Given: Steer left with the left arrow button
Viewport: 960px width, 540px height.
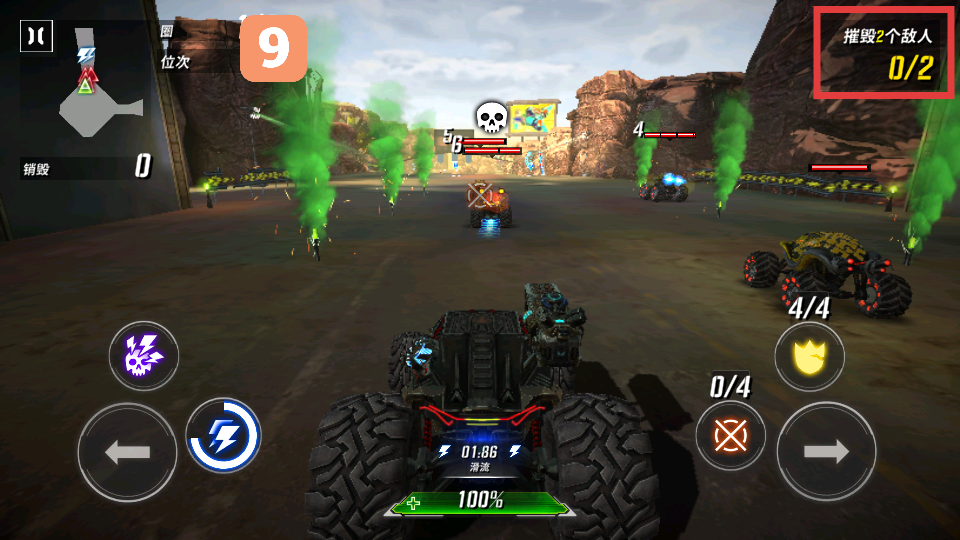Looking at the screenshot, I should pos(127,452).
